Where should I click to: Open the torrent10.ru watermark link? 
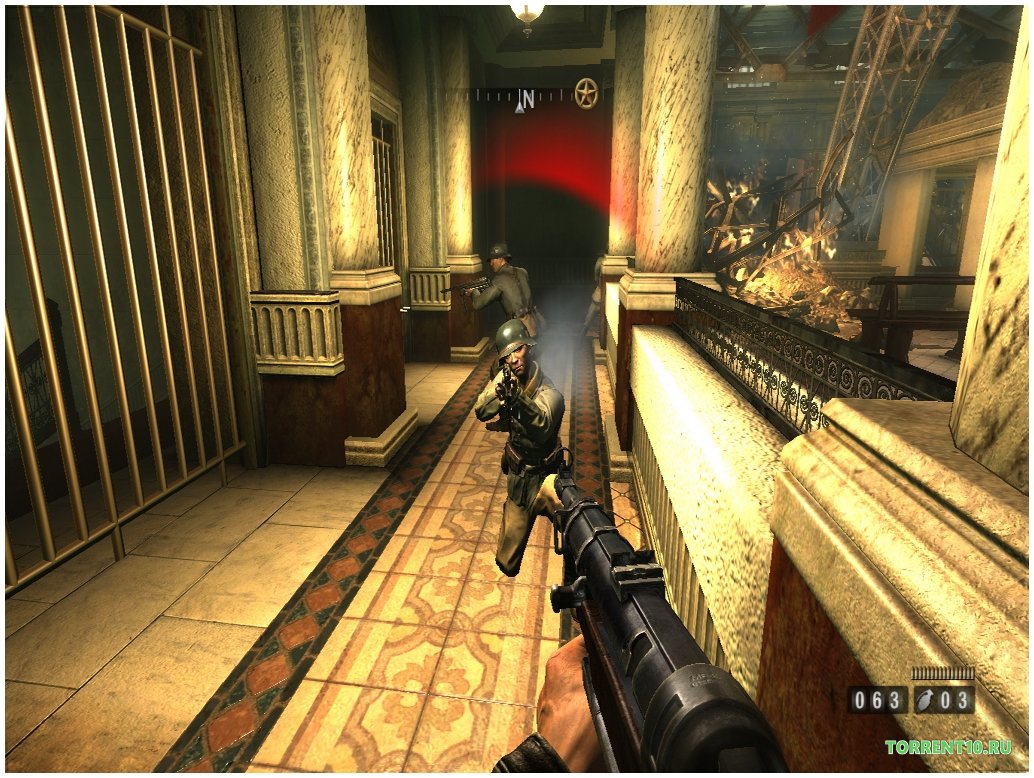(x=947, y=747)
